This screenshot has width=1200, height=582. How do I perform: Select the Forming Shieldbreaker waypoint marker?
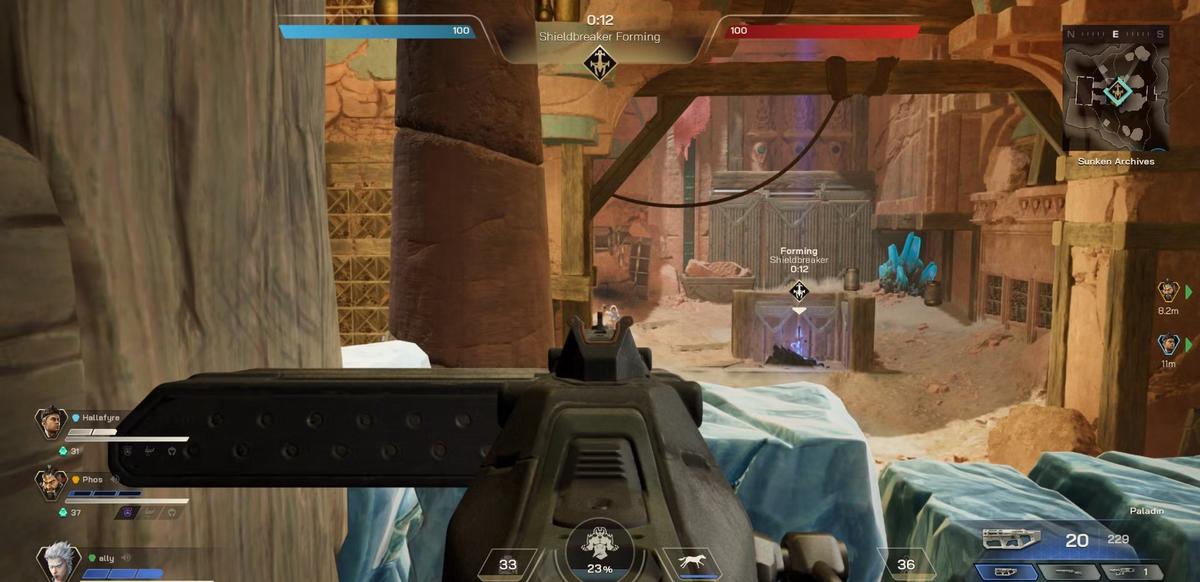click(x=798, y=291)
